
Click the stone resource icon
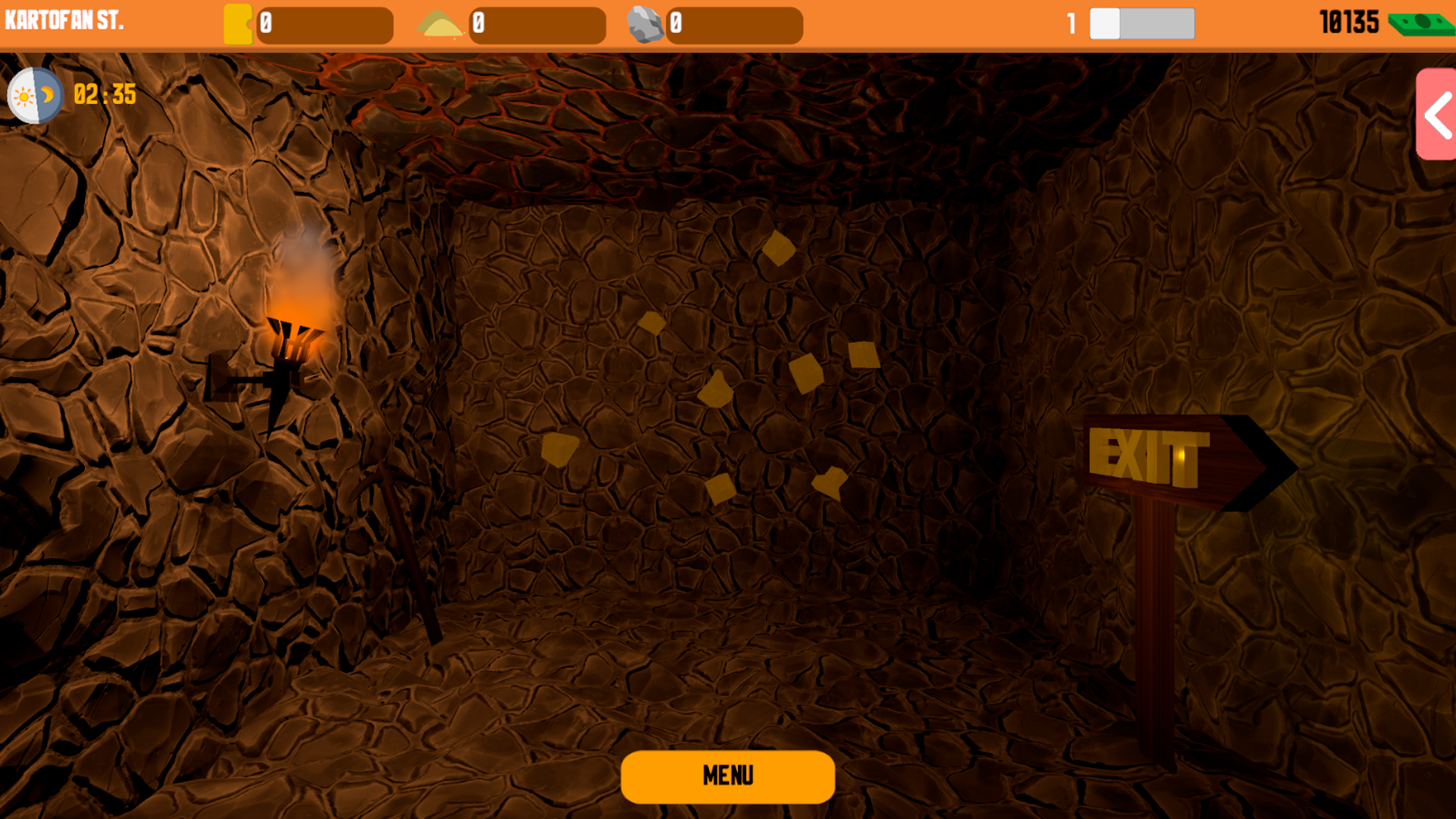click(x=647, y=24)
